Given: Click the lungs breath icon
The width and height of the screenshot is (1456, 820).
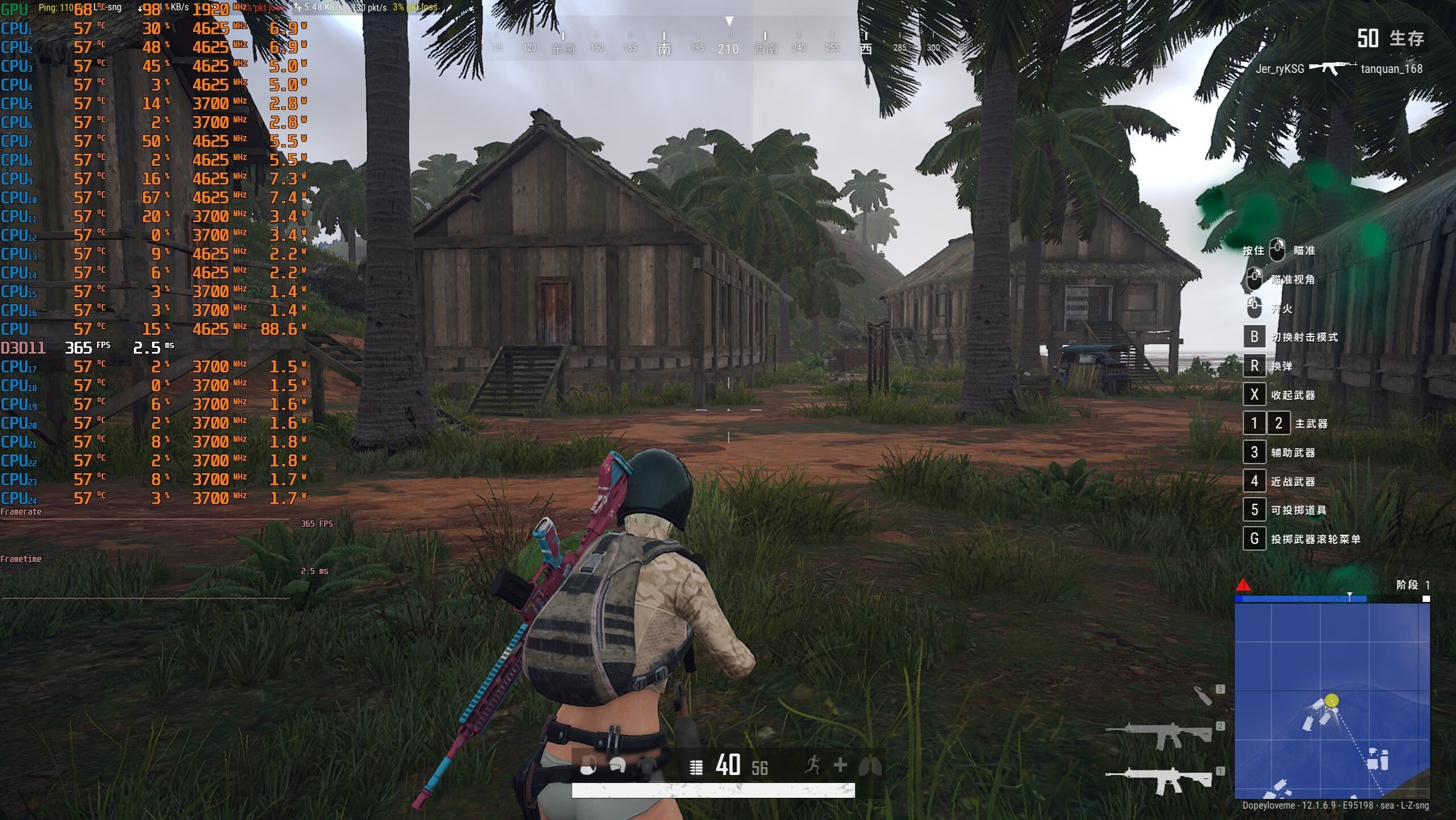Looking at the screenshot, I should pyautogui.click(x=870, y=765).
